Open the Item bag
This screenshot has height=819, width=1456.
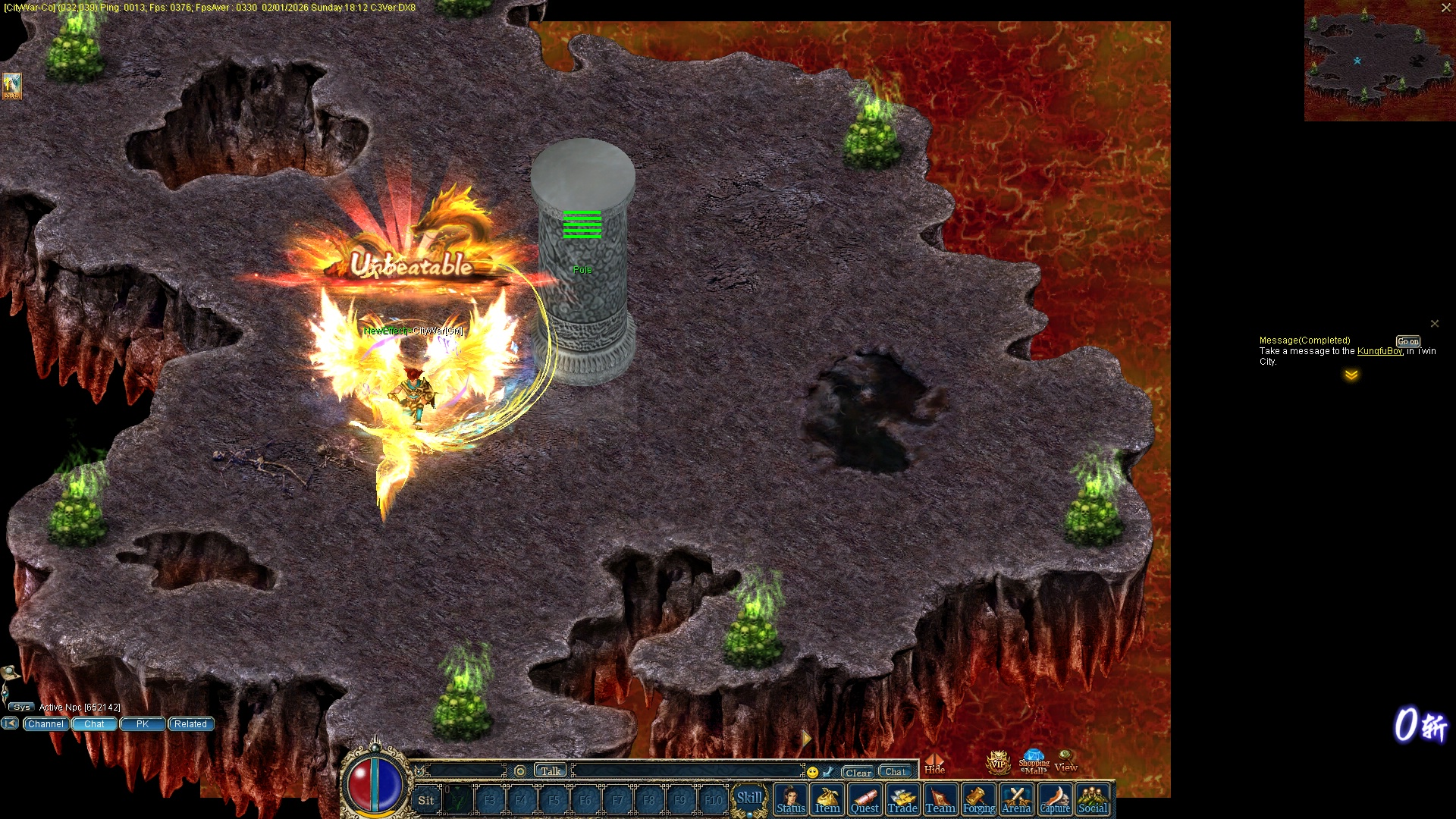[827, 800]
